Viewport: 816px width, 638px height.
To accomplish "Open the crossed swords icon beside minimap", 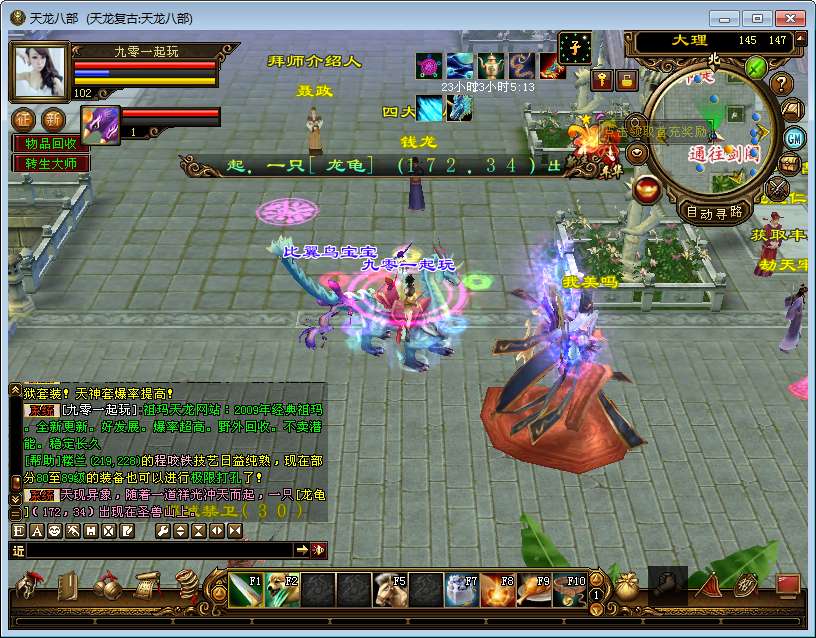I will 777,188.
